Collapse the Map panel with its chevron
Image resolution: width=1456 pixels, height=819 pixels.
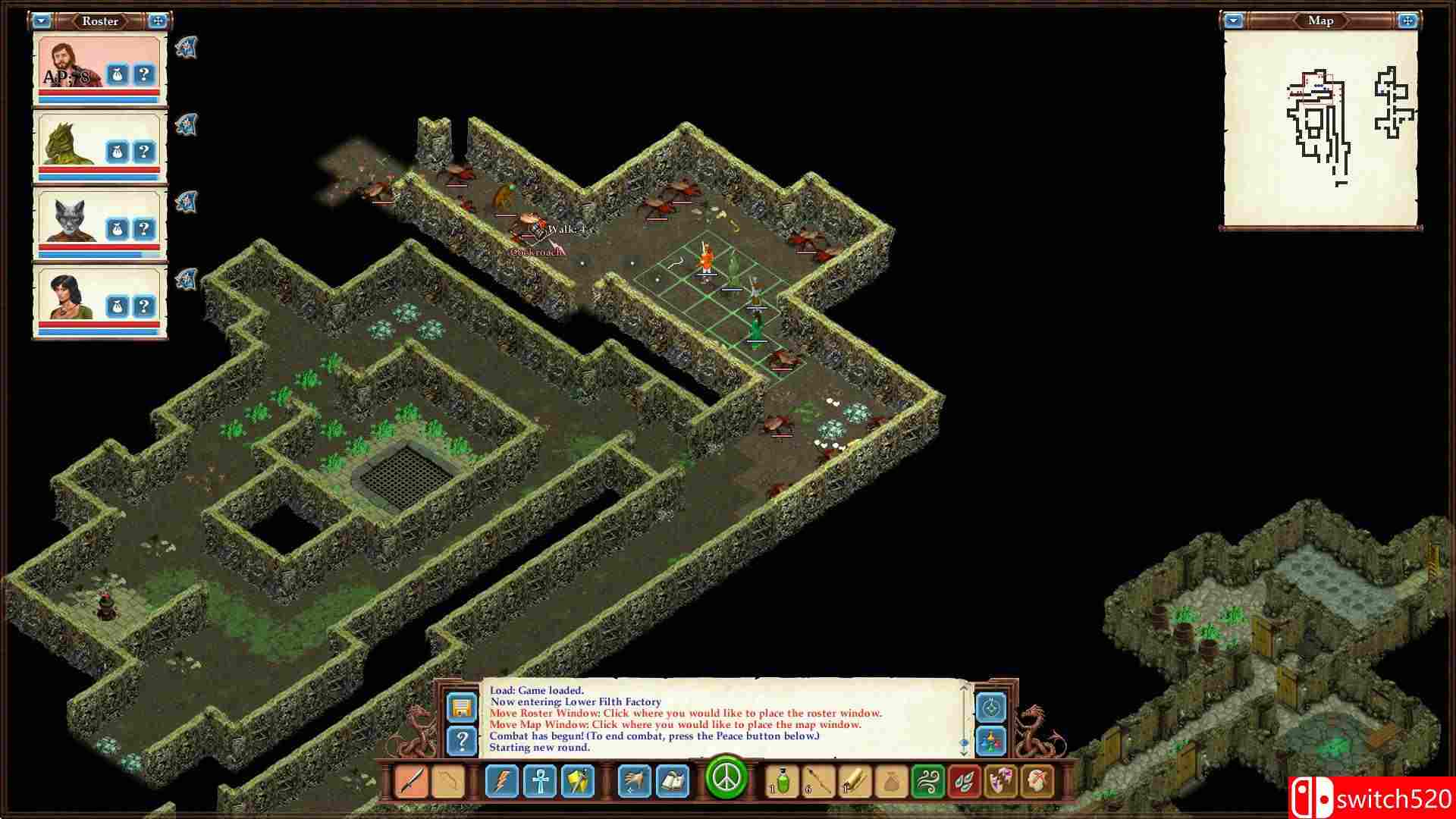point(1233,21)
